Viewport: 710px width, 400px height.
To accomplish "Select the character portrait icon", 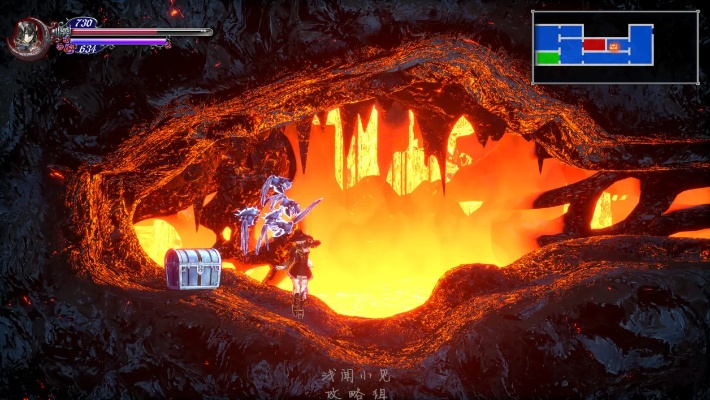I will pos(27,38).
